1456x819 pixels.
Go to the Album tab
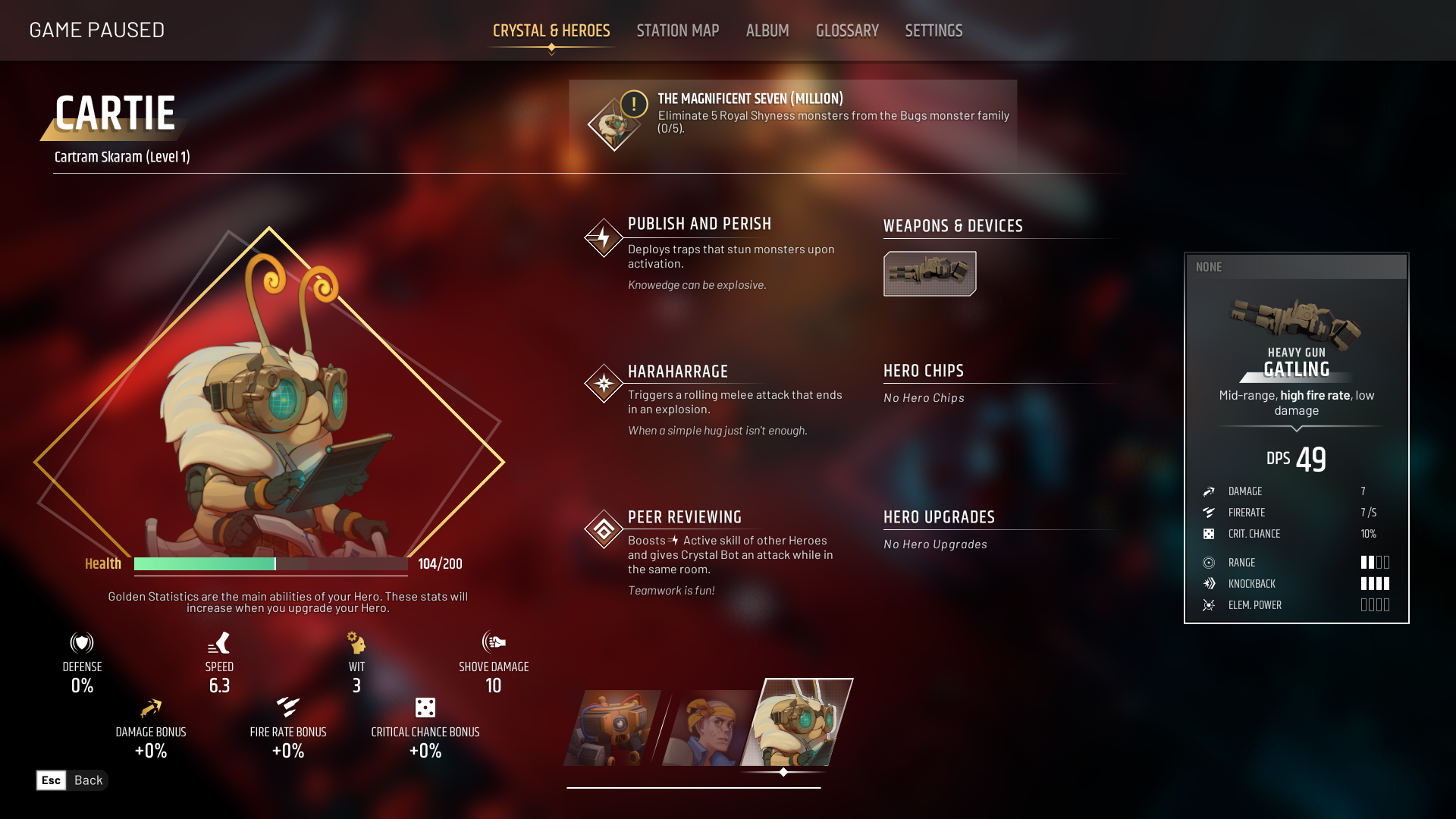click(x=767, y=31)
